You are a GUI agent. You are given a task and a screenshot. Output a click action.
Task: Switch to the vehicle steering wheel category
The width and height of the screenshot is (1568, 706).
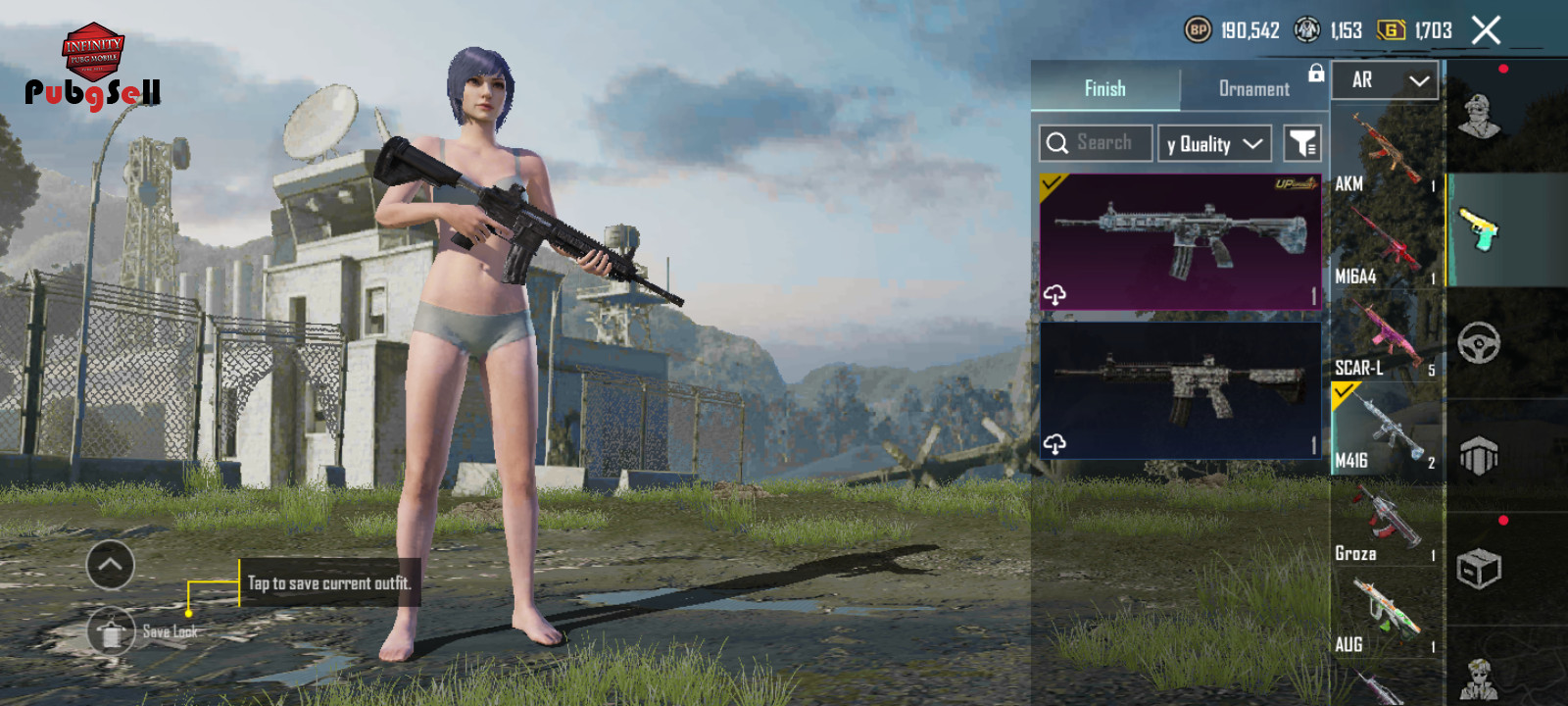point(1479,343)
